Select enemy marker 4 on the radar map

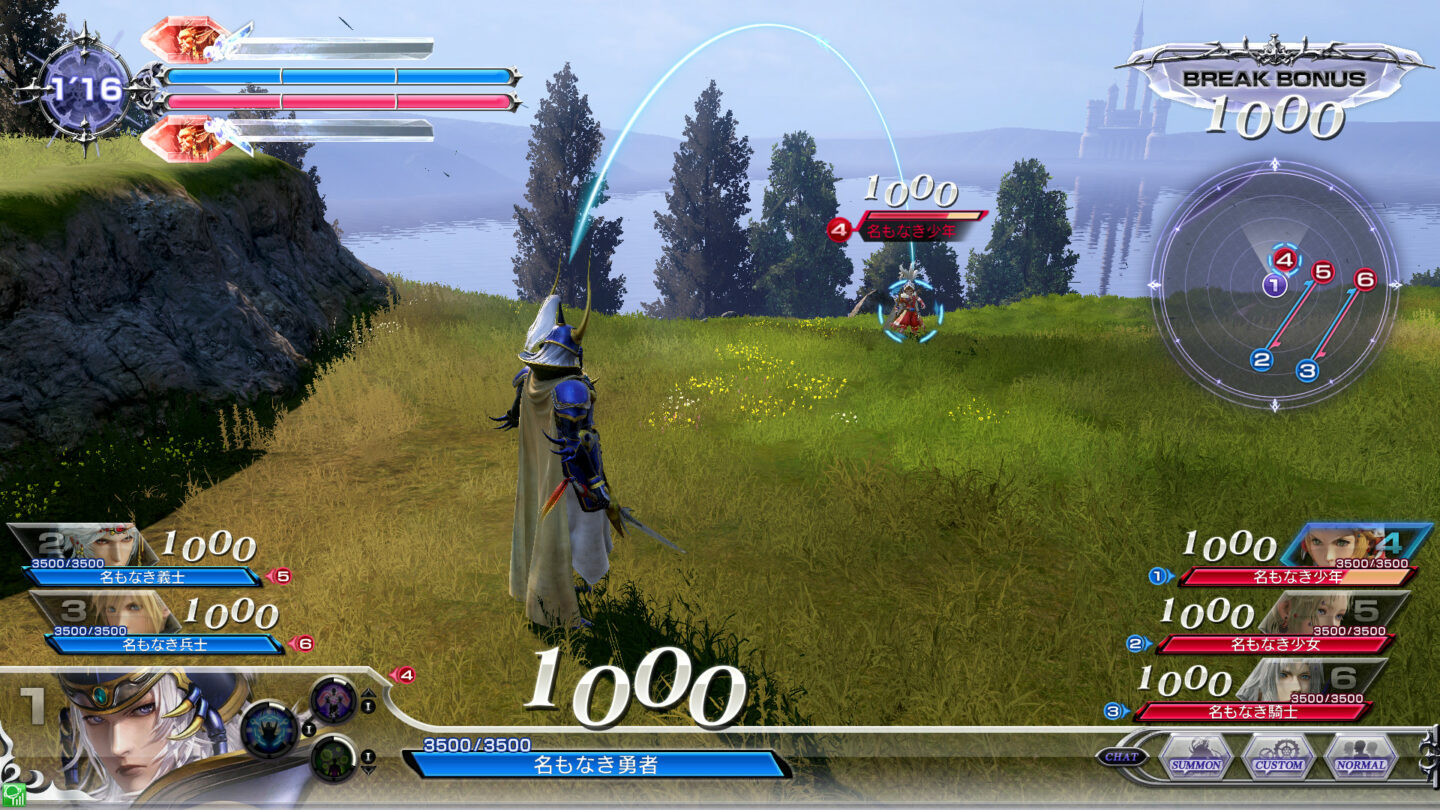click(x=1285, y=257)
